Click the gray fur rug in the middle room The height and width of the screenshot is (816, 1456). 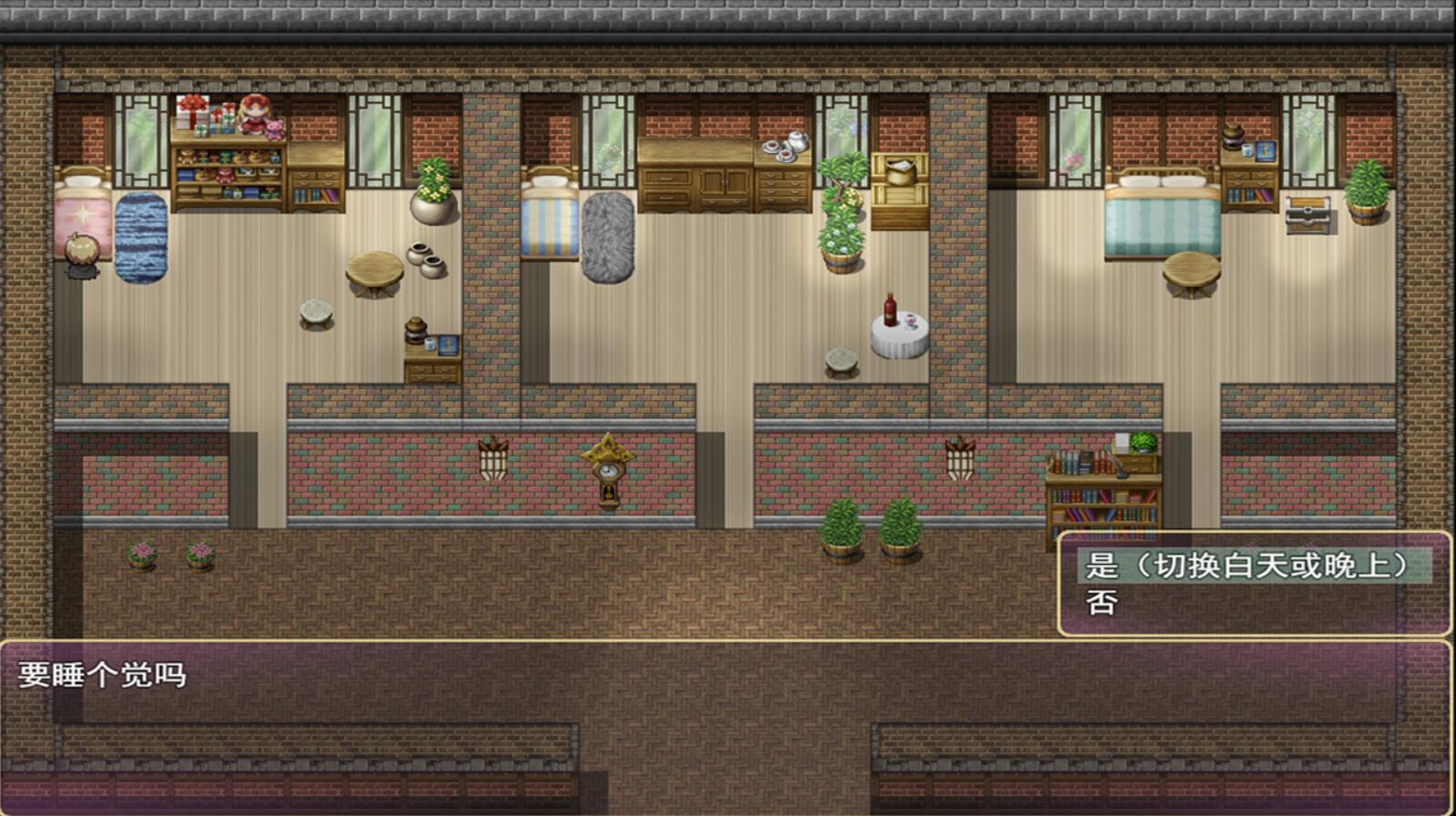pos(607,240)
